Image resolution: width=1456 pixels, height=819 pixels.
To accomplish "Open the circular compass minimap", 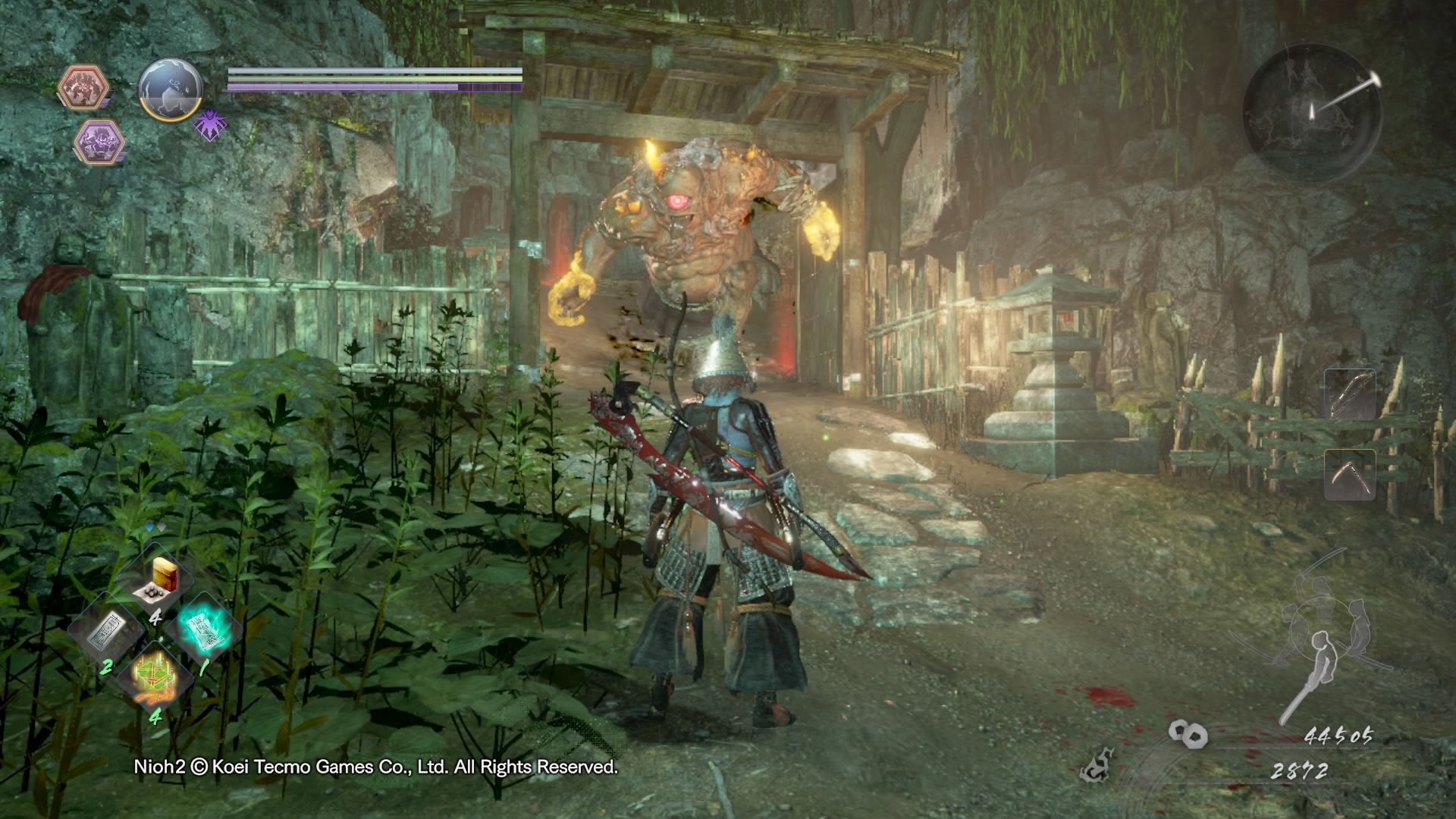I will 1312,113.
